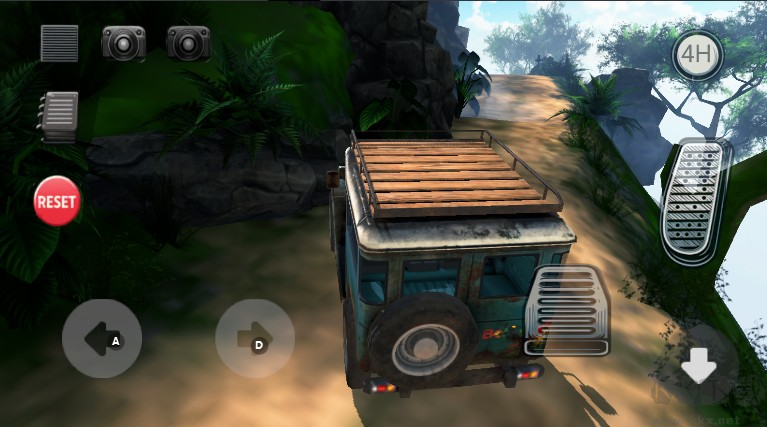Click the down arrow button

pyautogui.click(x=698, y=368)
